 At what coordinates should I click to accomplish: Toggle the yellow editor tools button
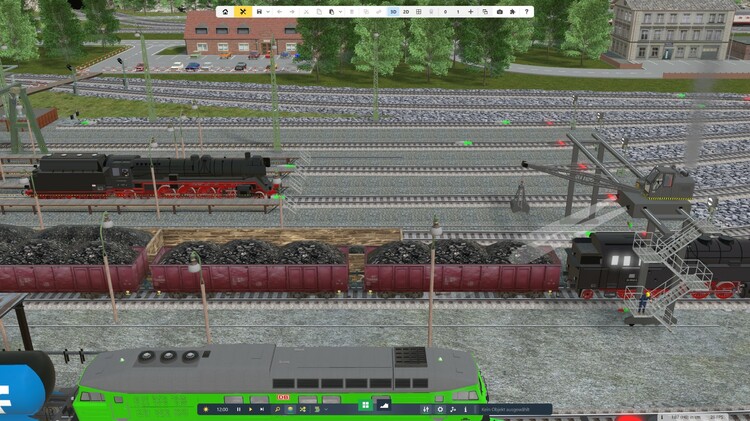coord(242,12)
